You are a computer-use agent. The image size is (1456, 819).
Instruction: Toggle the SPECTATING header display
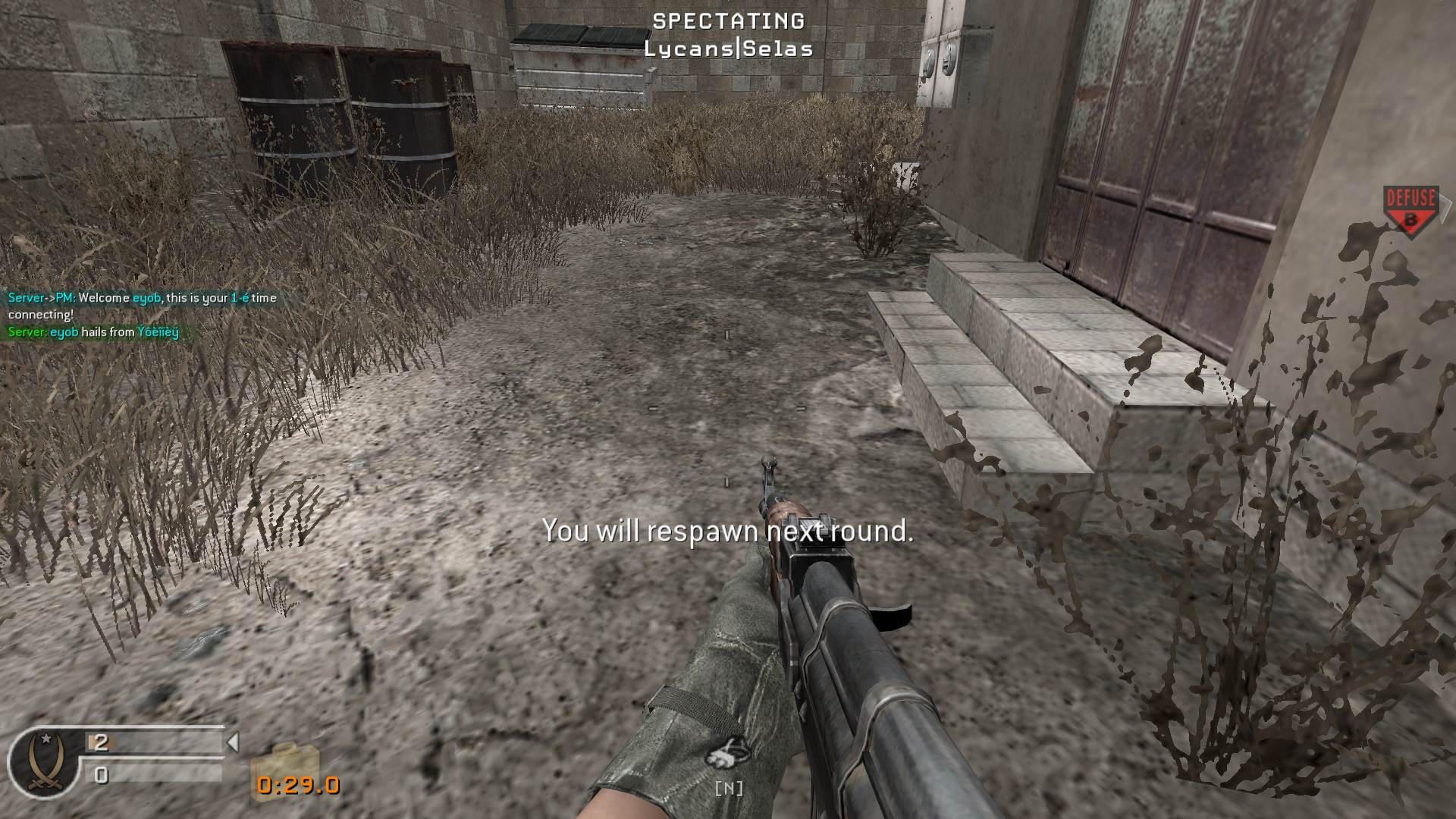pyautogui.click(x=726, y=21)
